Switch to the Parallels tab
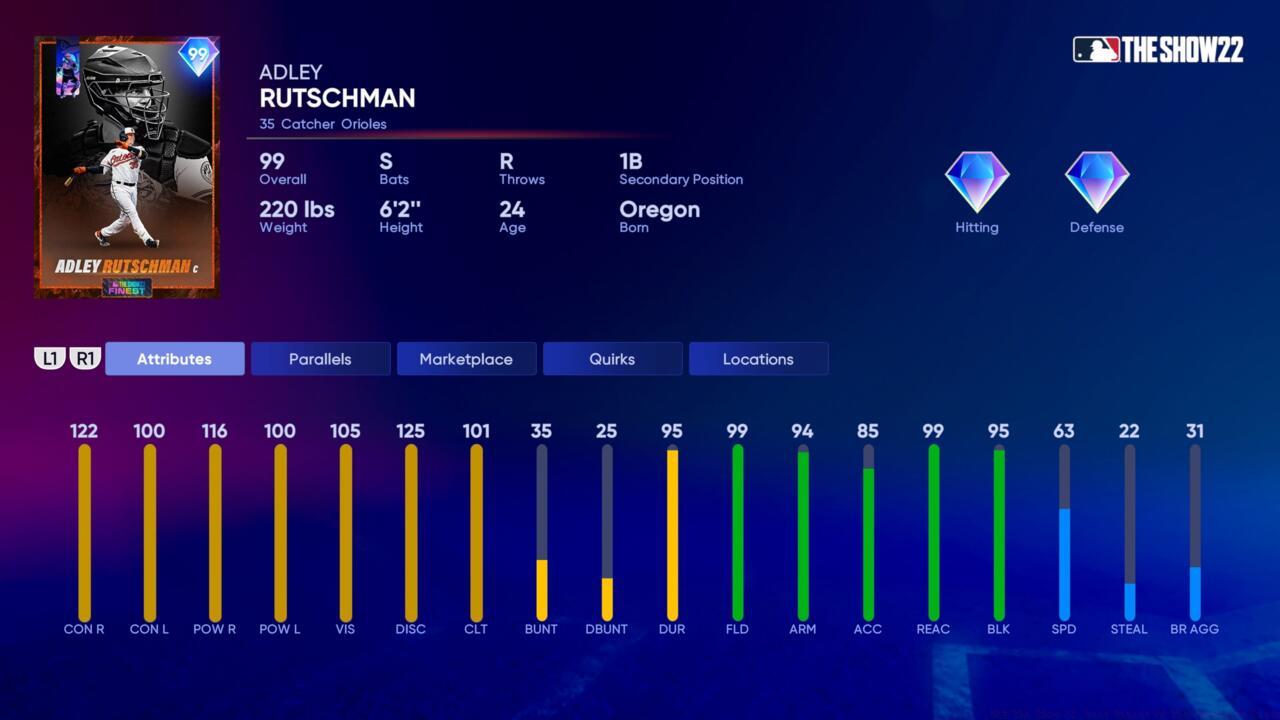The height and width of the screenshot is (720, 1280). pos(320,359)
